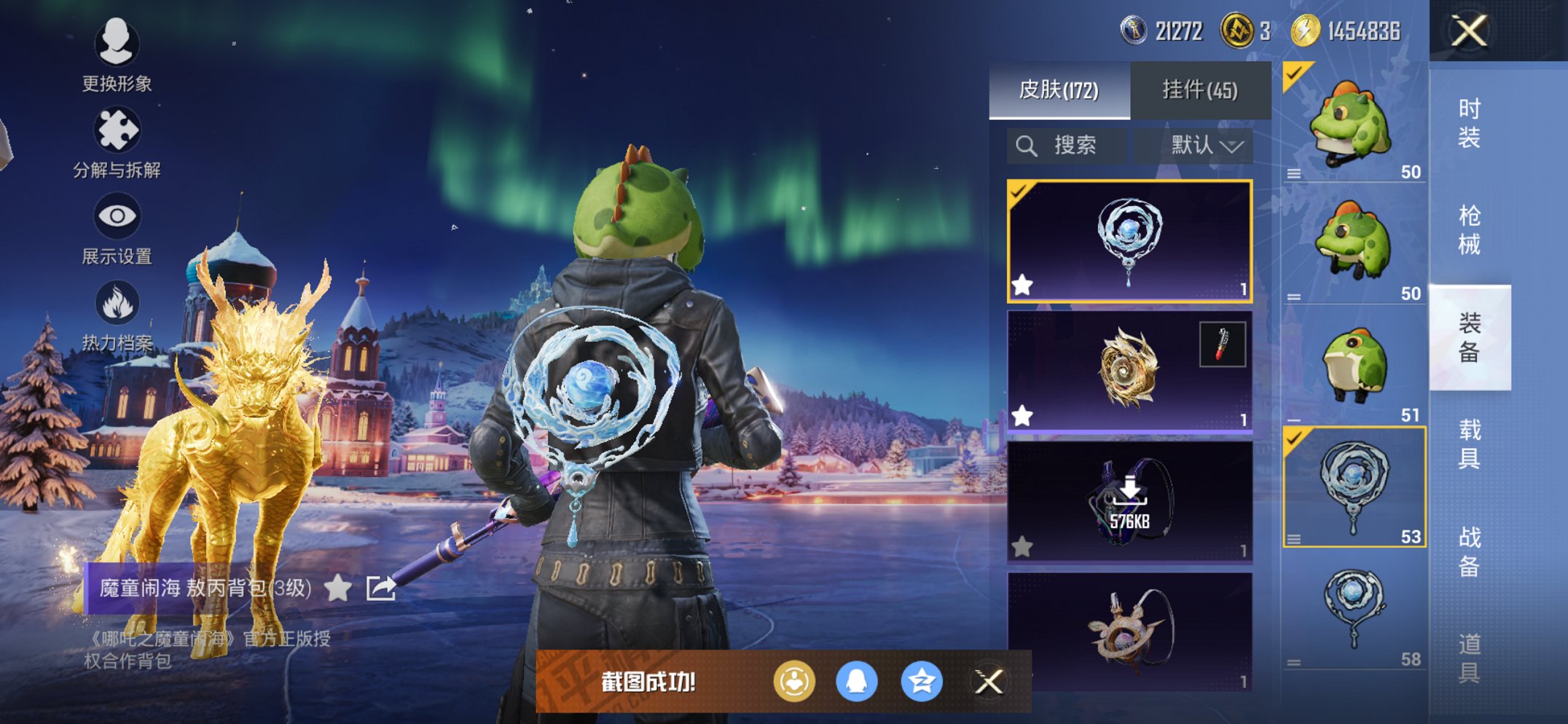Open the 默认 sort dropdown
This screenshot has height=724, width=1568.
1206,146
